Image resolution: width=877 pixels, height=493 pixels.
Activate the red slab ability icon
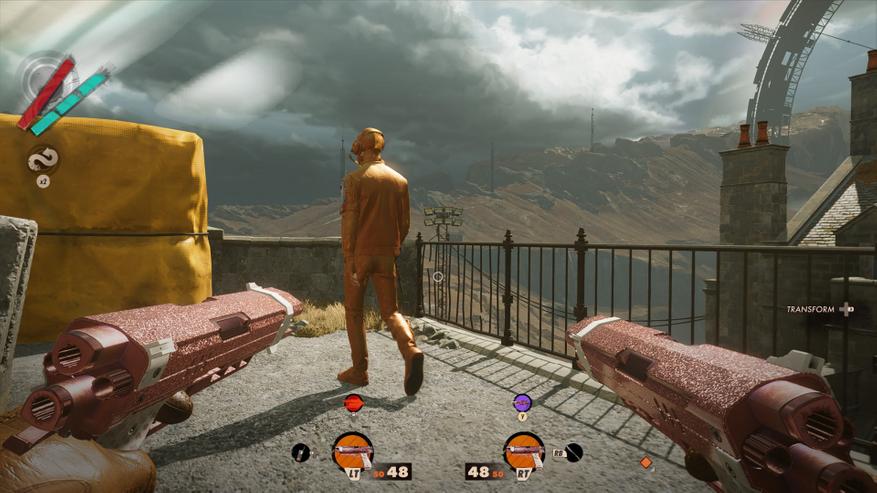click(x=353, y=403)
